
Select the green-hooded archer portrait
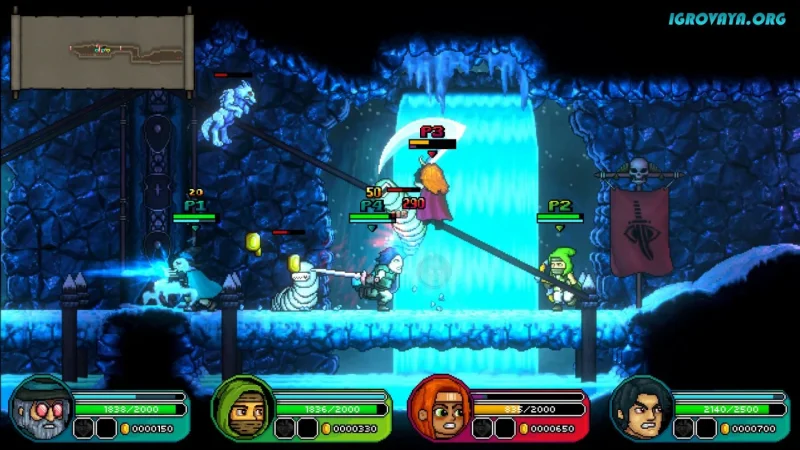click(241, 408)
